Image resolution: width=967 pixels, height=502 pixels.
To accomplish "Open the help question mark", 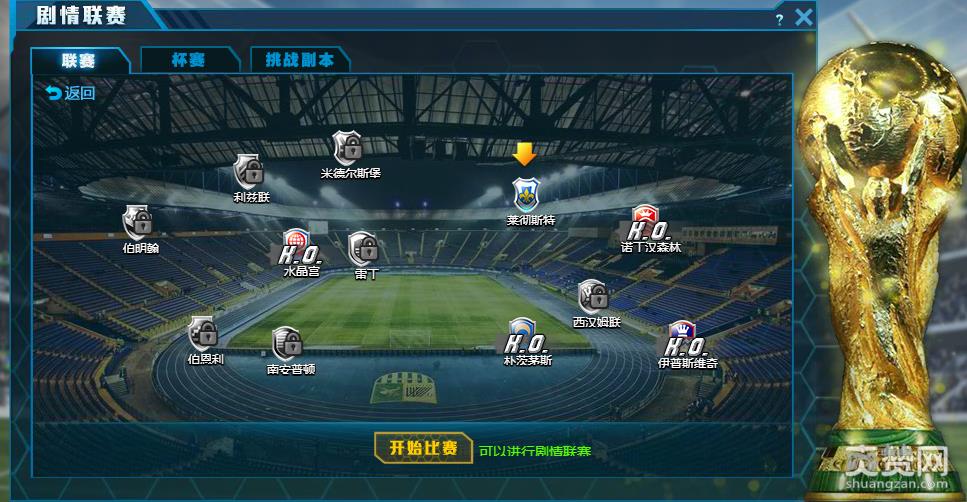I will (x=779, y=20).
